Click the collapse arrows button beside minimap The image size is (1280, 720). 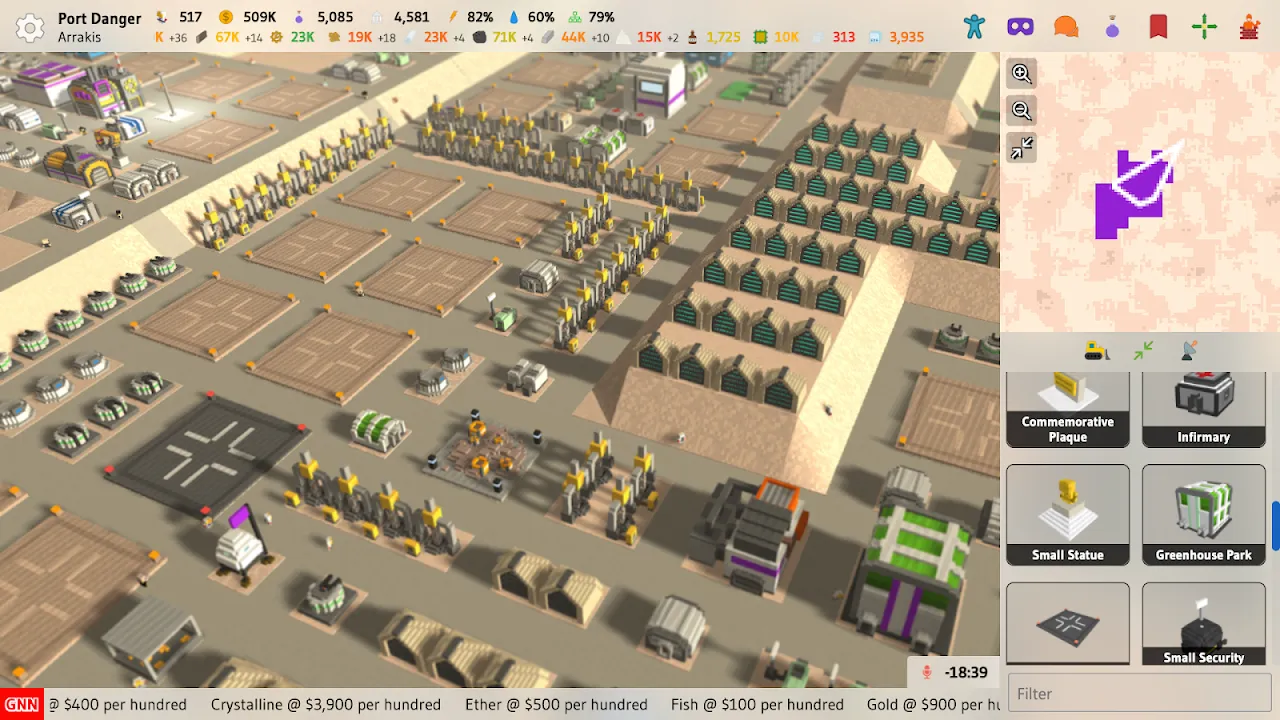[1021, 149]
